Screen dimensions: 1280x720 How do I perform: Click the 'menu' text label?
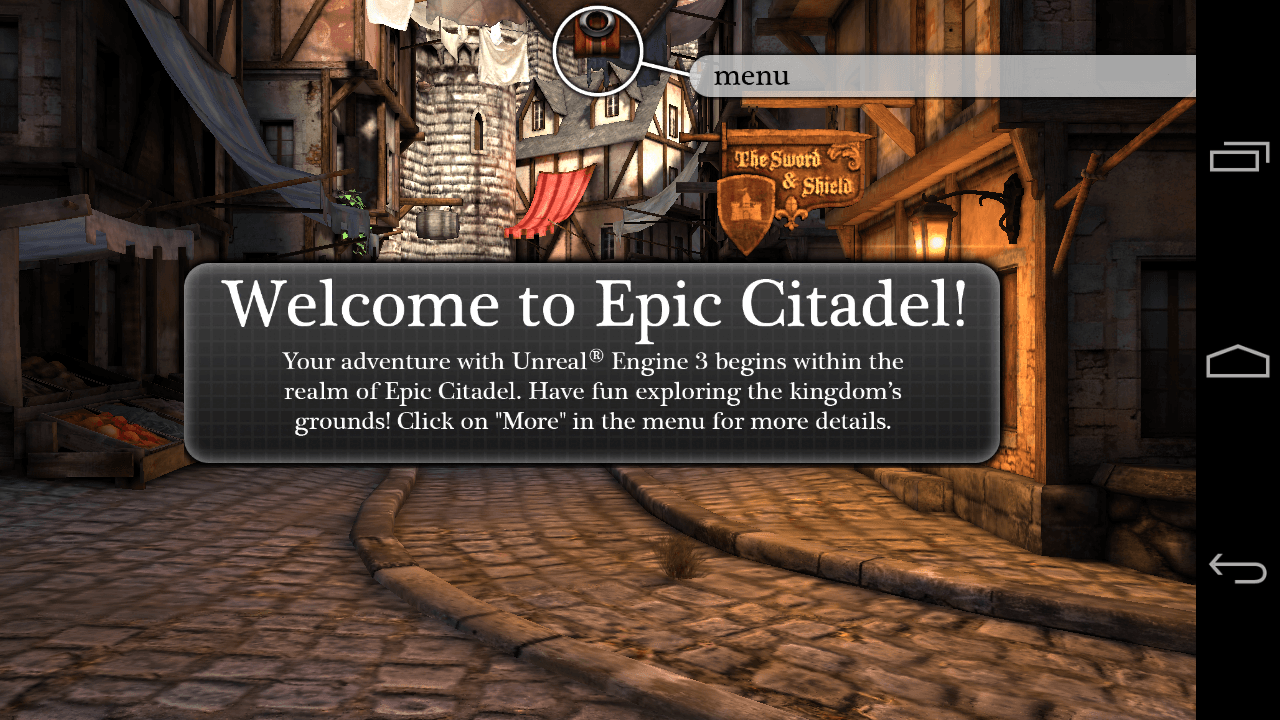pyautogui.click(x=752, y=76)
